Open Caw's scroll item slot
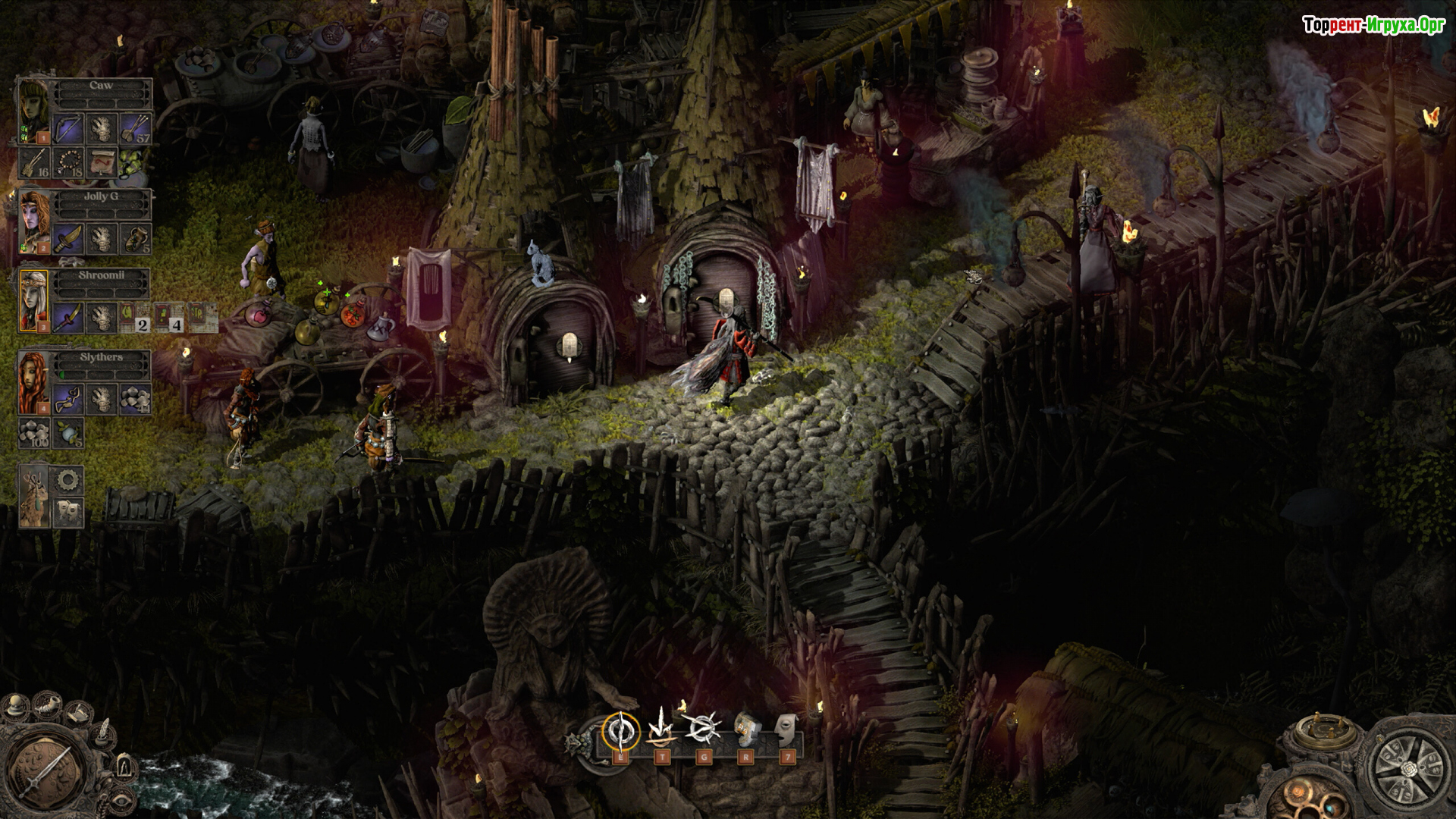1456x819 pixels. pyautogui.click(x=102, y=162)
